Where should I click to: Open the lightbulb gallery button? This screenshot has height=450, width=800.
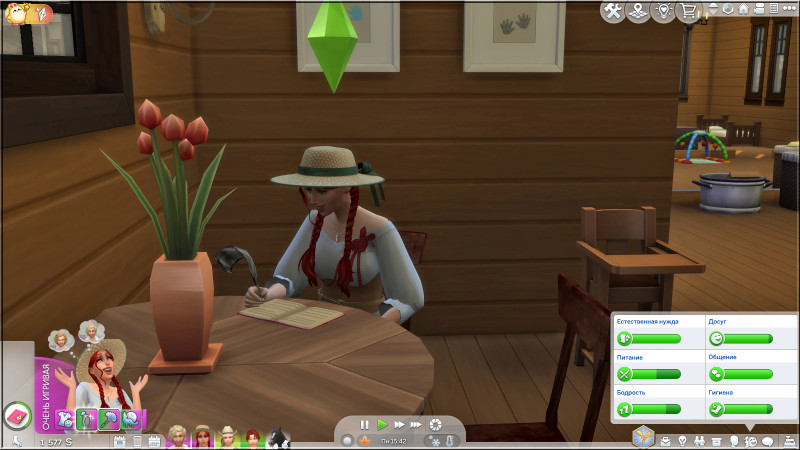pyautogui.click(x=660, y=11)
